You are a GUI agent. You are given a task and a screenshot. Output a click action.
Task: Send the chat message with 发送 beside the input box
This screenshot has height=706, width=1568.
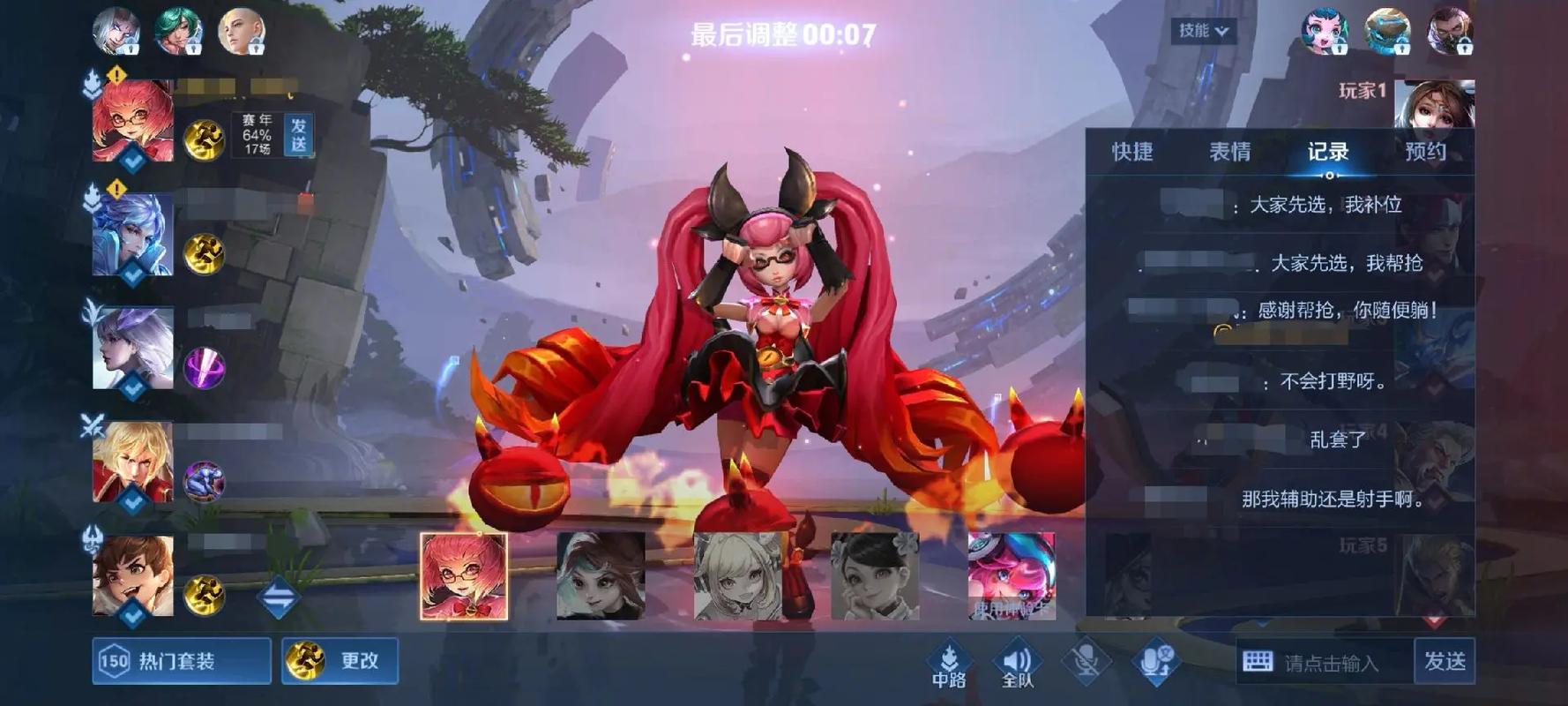1444,661
